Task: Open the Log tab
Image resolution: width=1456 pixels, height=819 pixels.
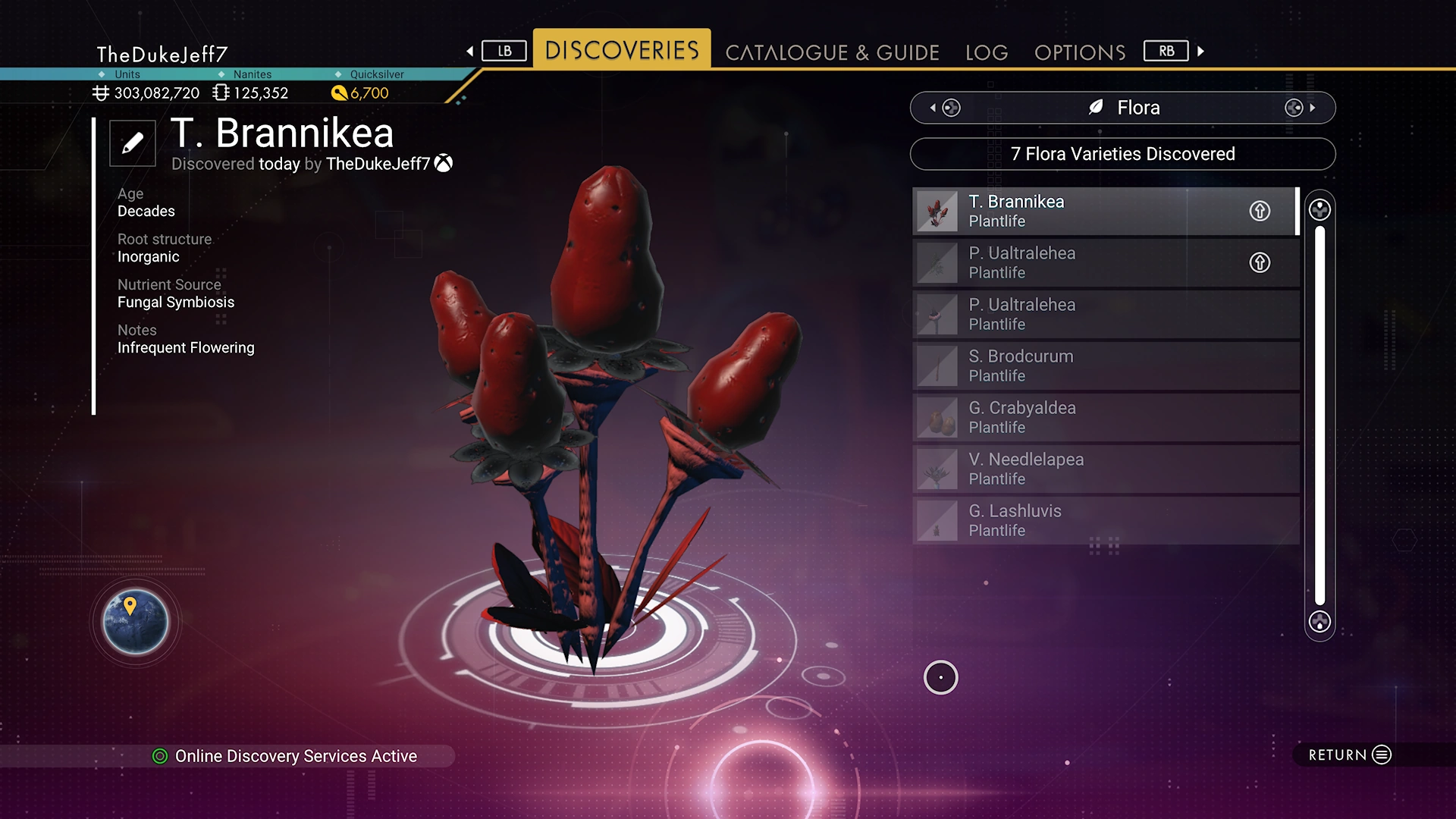Action: pyautogui.click(x=987, y=52)
